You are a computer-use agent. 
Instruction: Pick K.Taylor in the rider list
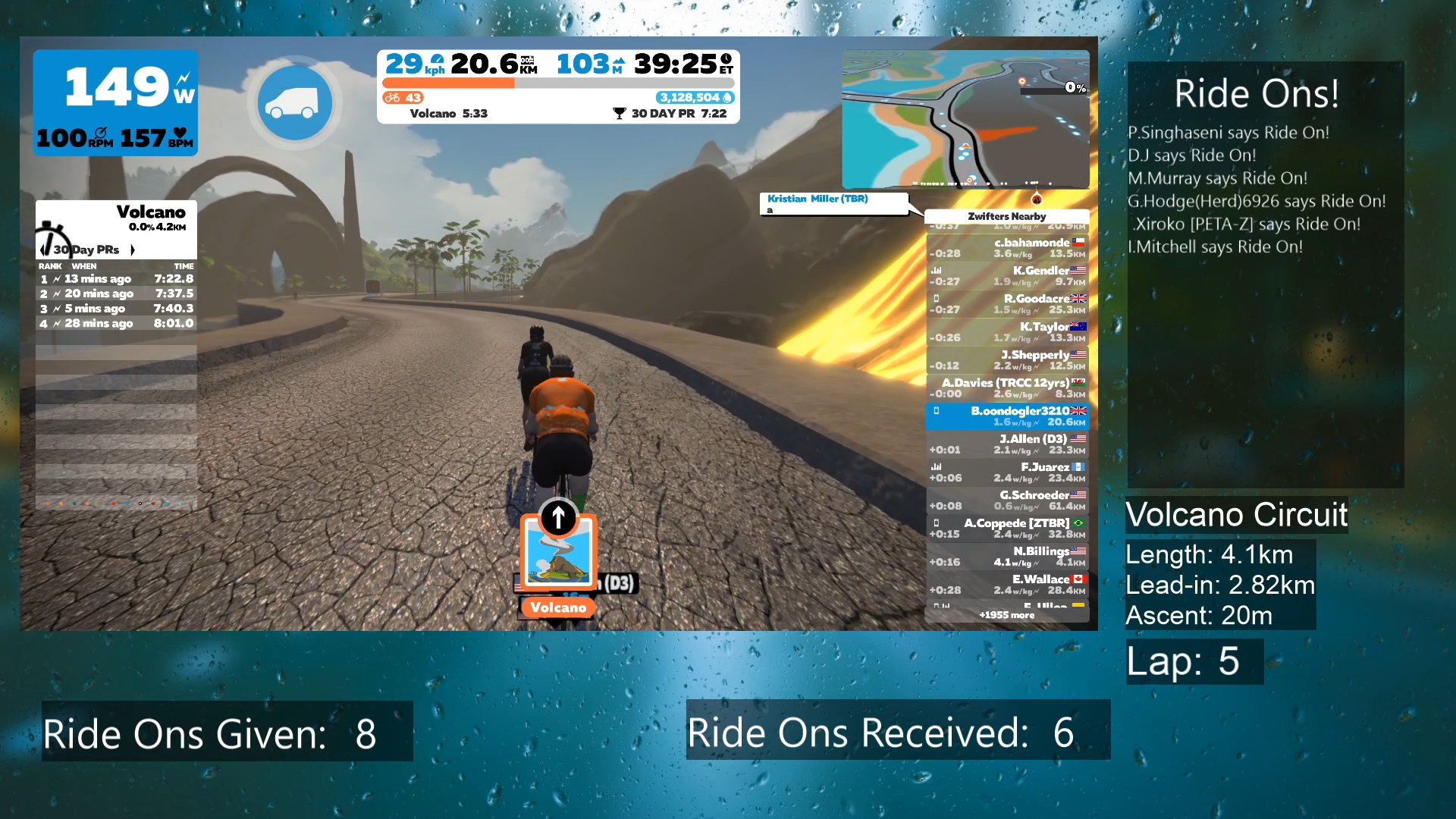(x=1007, y=332)
